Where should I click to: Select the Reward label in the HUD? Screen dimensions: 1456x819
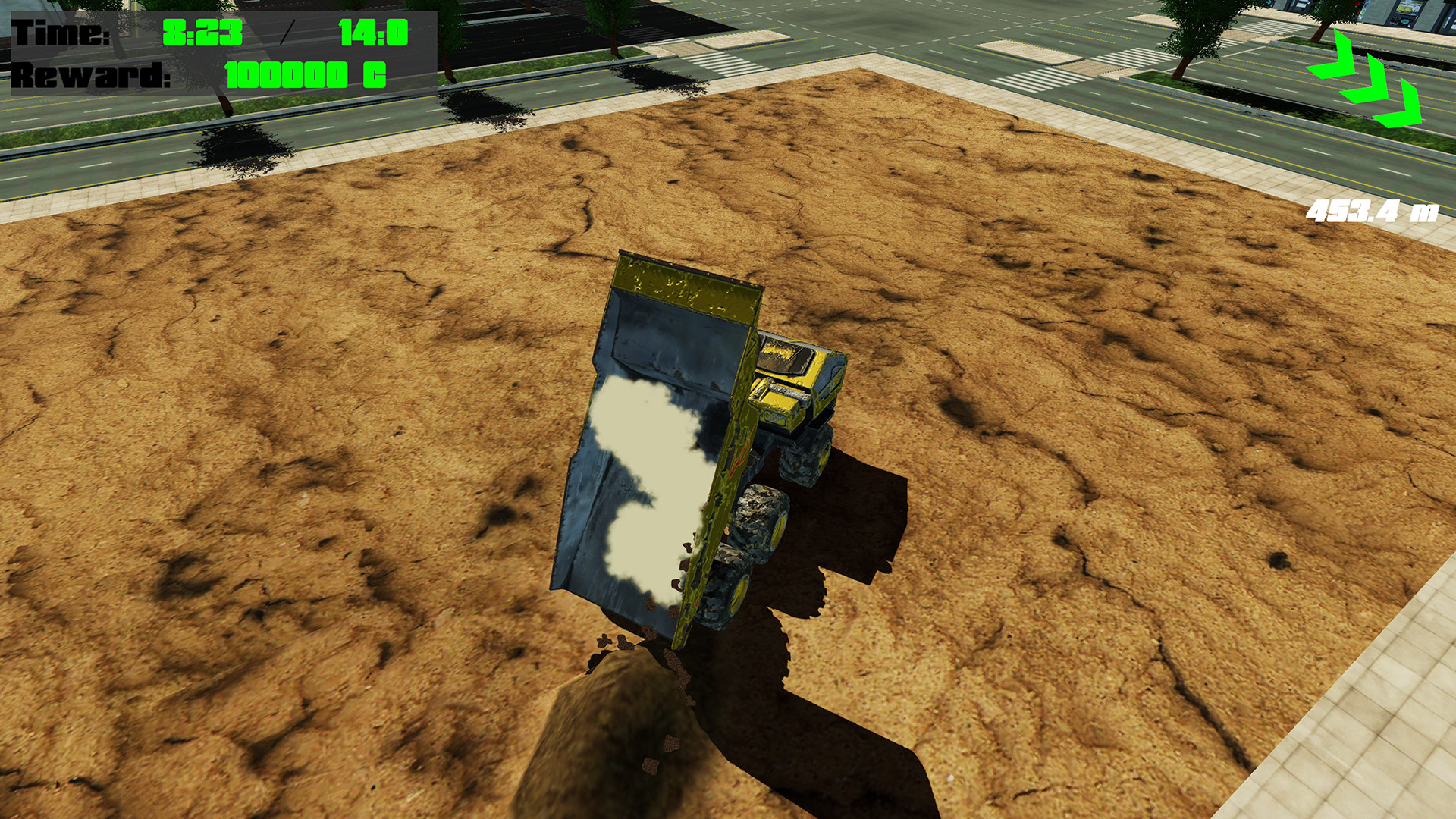[x=91, y=76]
